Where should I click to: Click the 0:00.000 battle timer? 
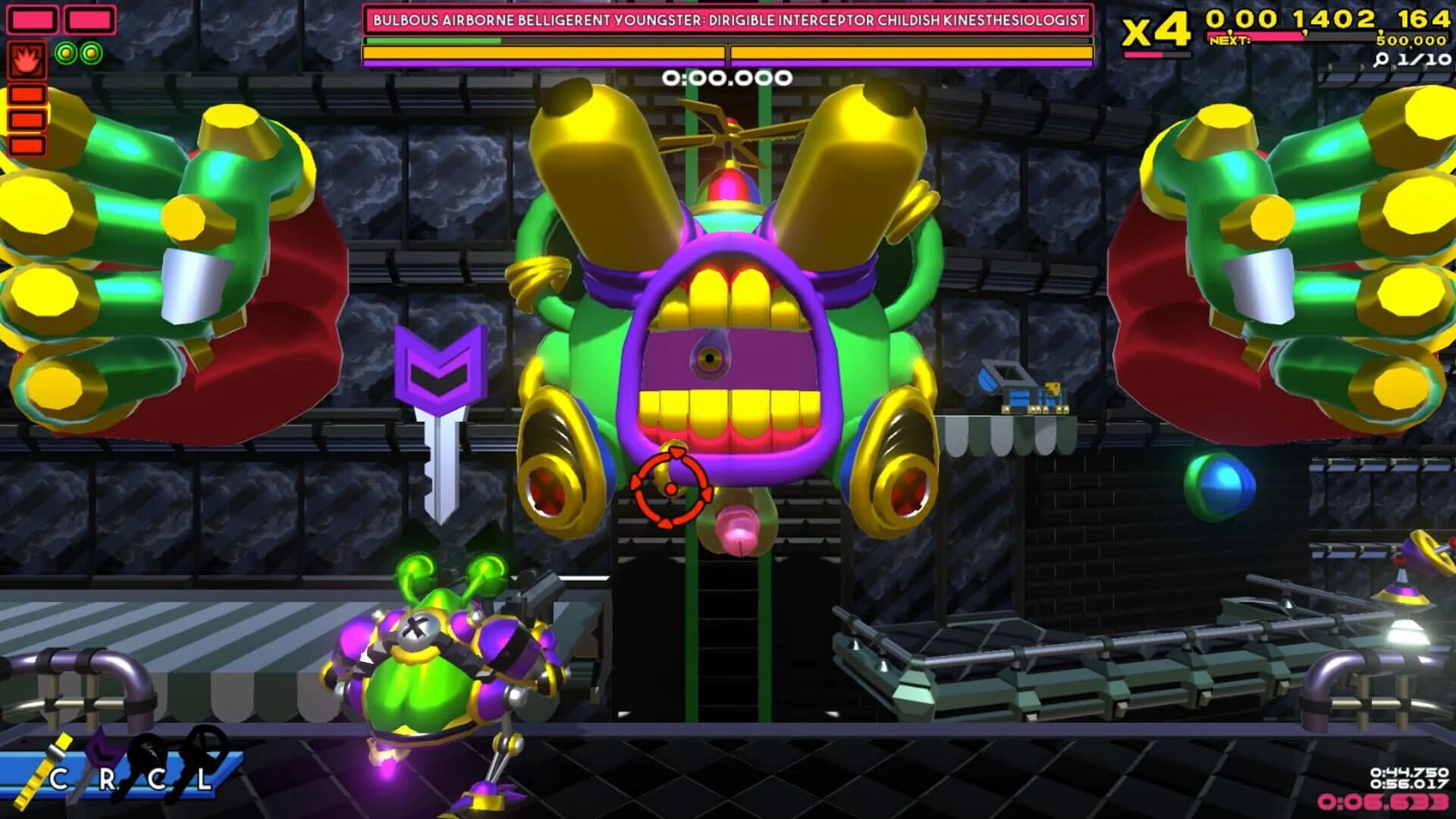pos(726,76)
